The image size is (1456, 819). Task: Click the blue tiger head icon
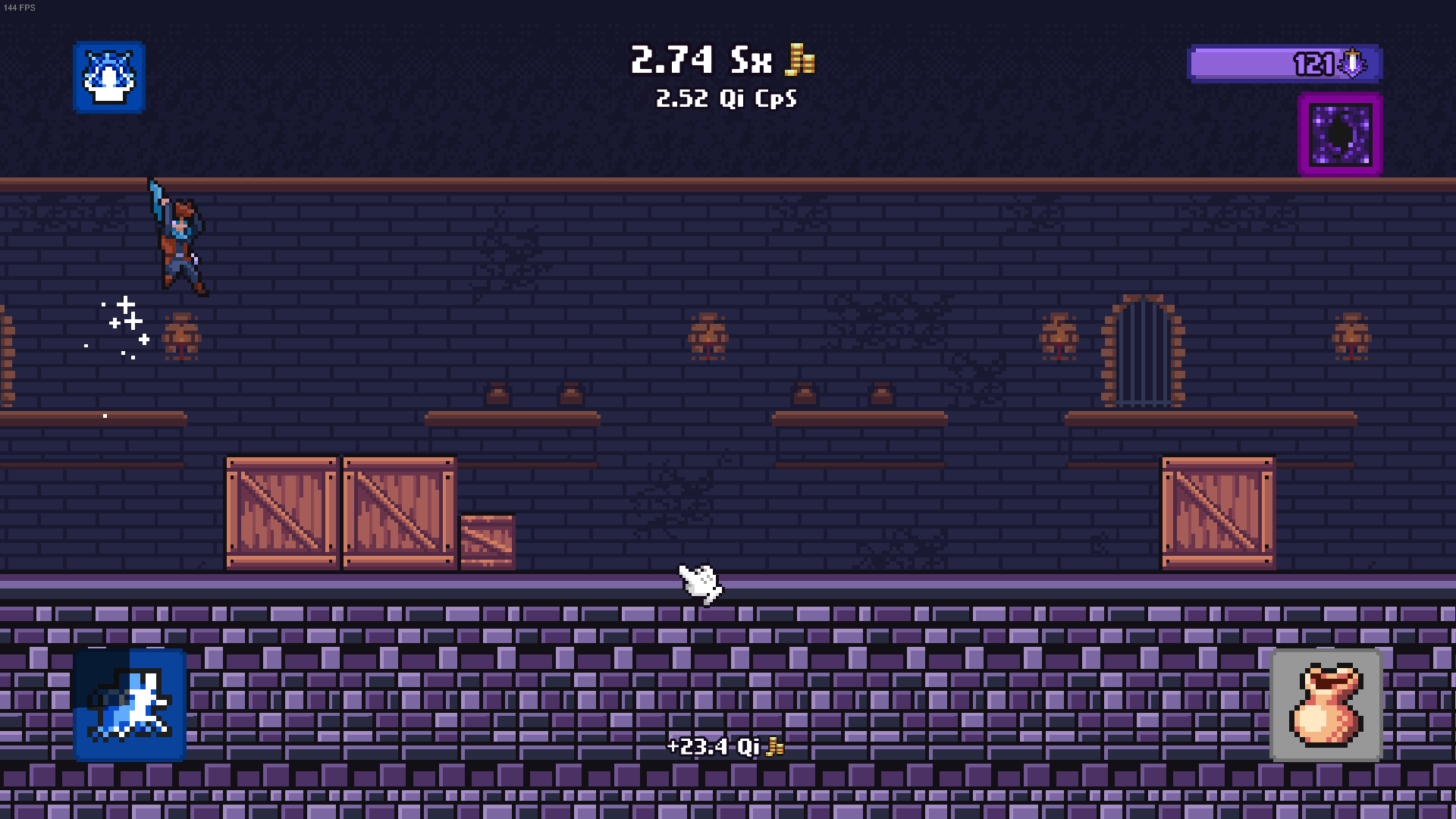pyautogui.click(x=109, y=77)
